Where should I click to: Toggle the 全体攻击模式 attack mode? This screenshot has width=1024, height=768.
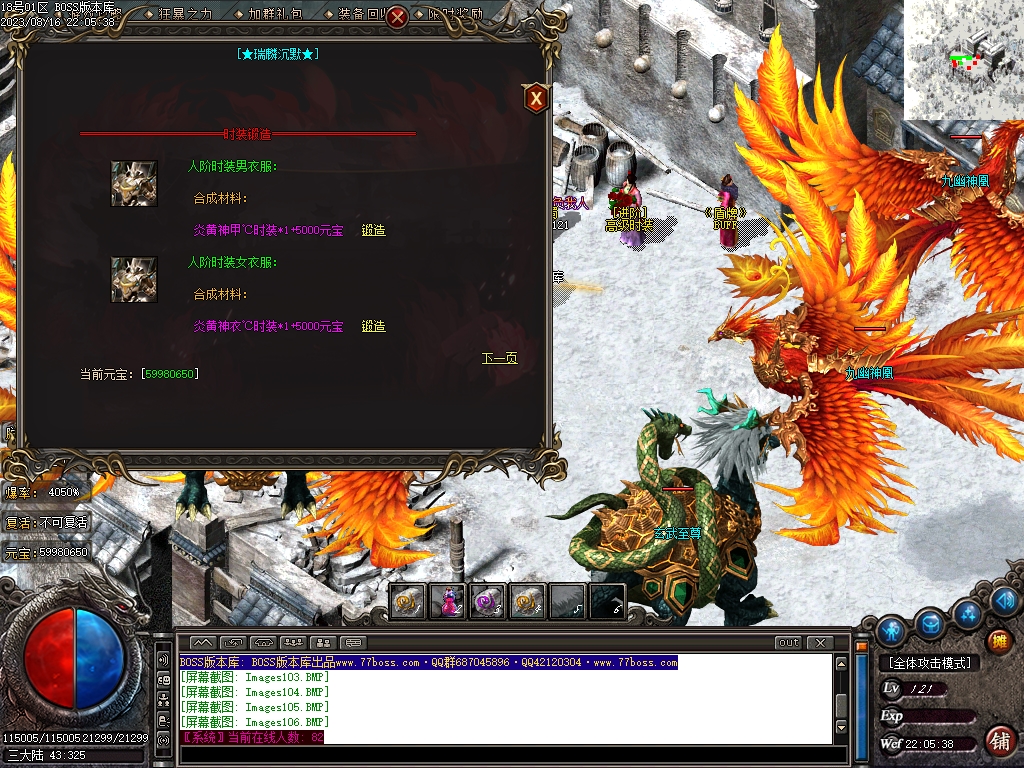pyautogui.click(x=929, y=663)
